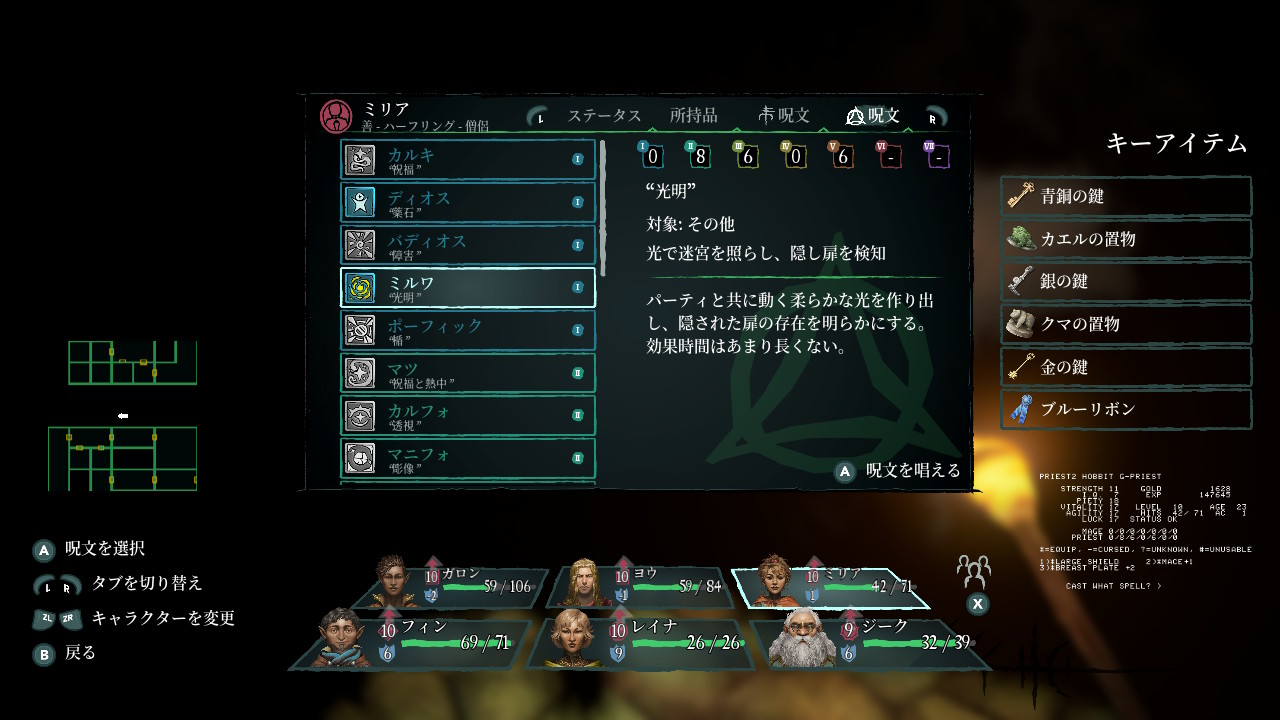This screenshot has width=1280, height=720.
Task: Select the dwarf ジーク's party card
Action: click(860, 642)
